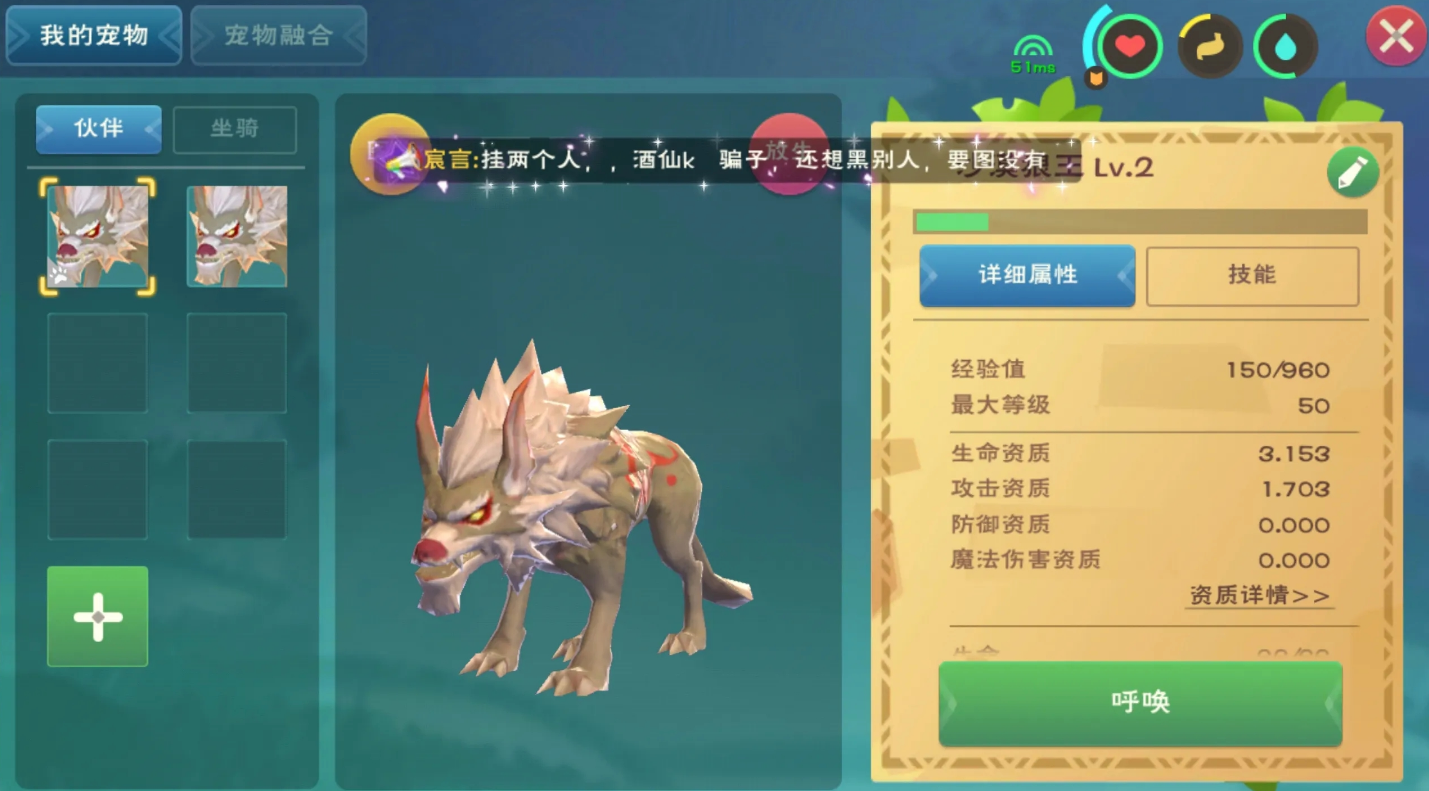Screen dimensions: 1429x791
Task: Switch to the 详细属性 detailed attributes view
Action: pyautogui.click(x=1027, y=276)
